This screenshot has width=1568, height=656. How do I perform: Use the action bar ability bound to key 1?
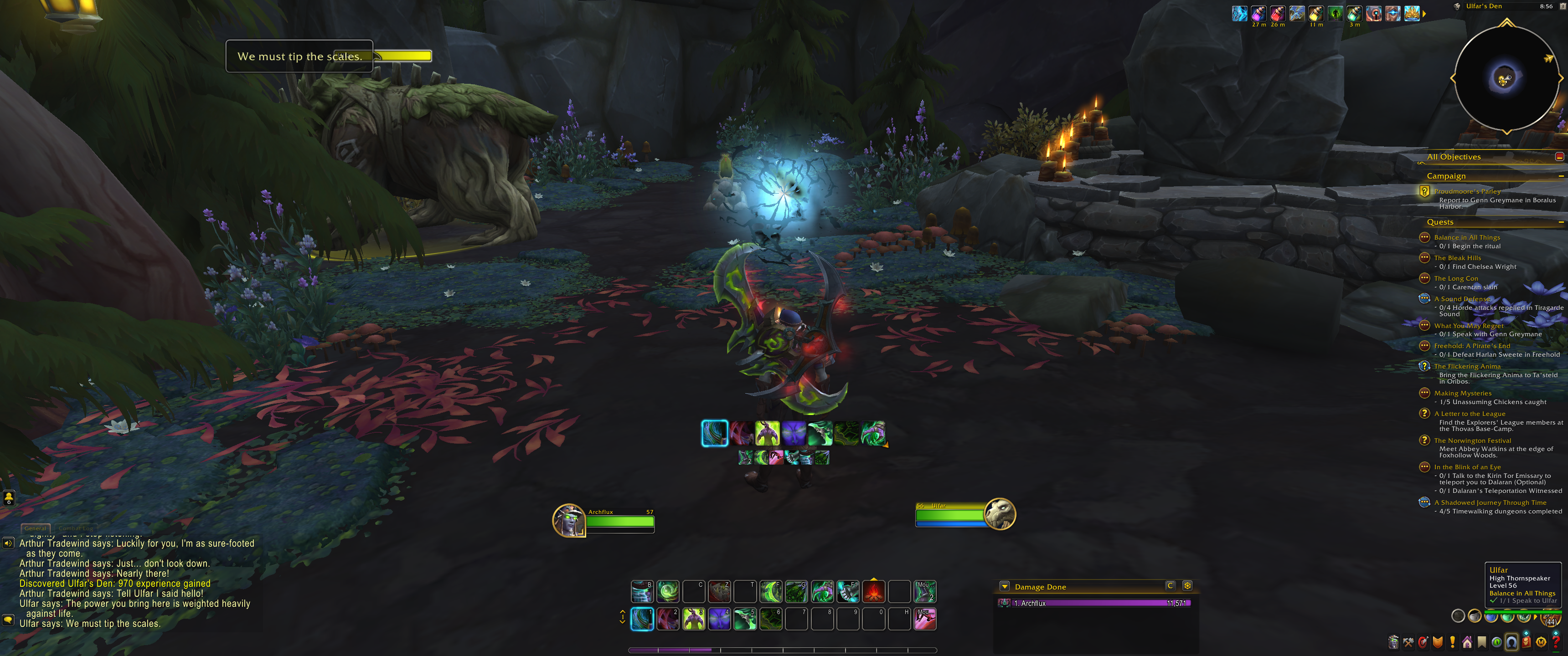pos(642,619)
